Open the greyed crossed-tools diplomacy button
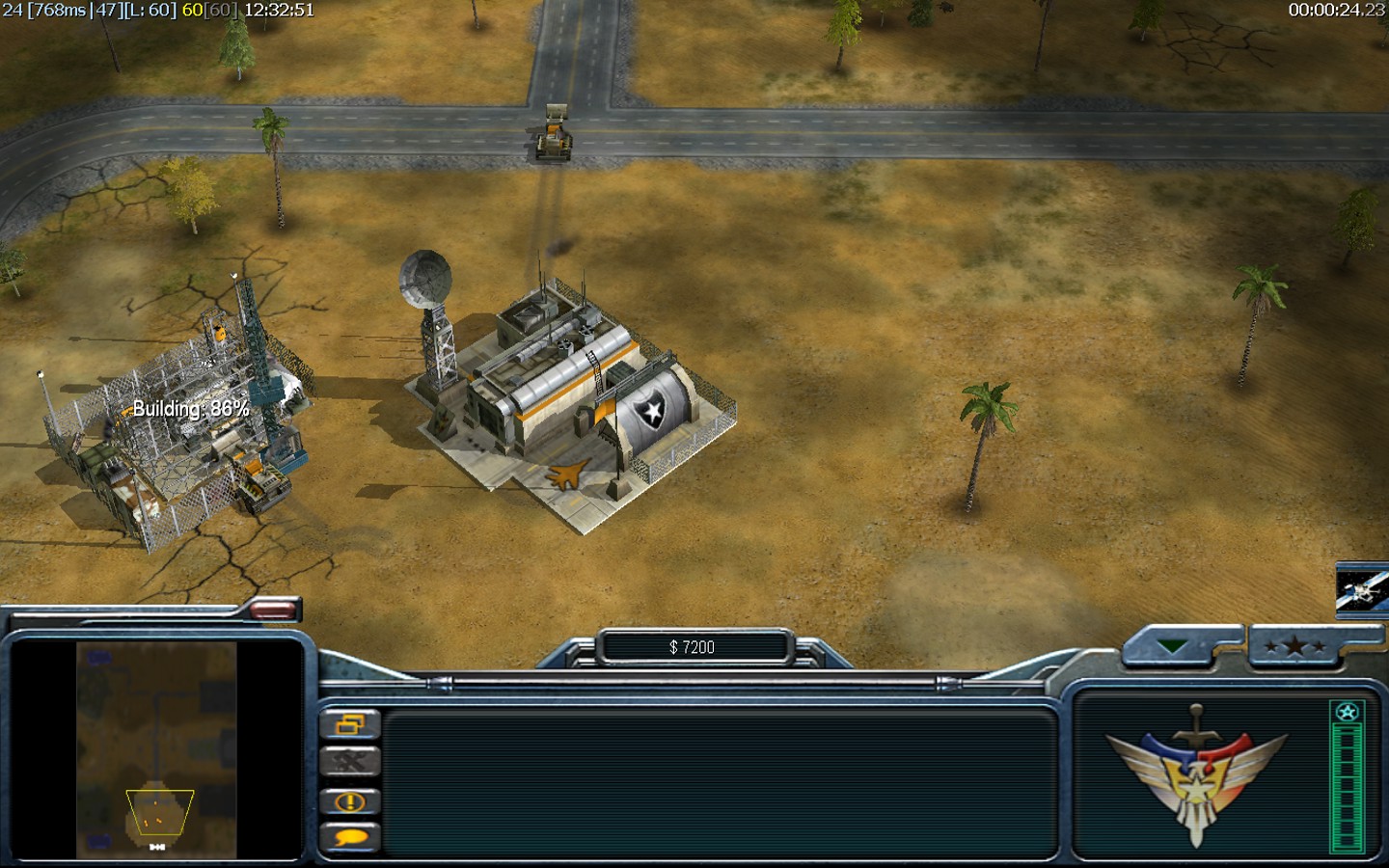The image size is (1389, 868). [350, 762]
